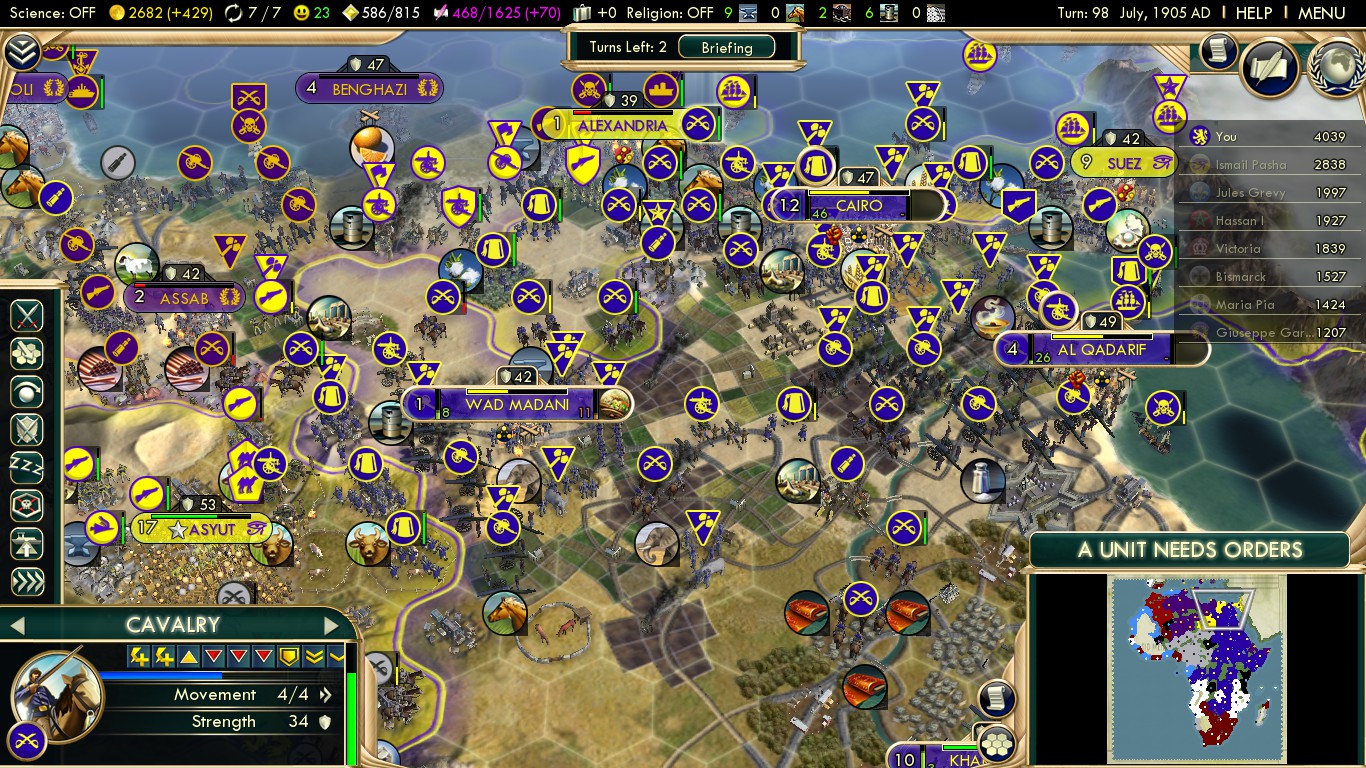Open the social policies scroll-and-quill button

point(1270,66)
